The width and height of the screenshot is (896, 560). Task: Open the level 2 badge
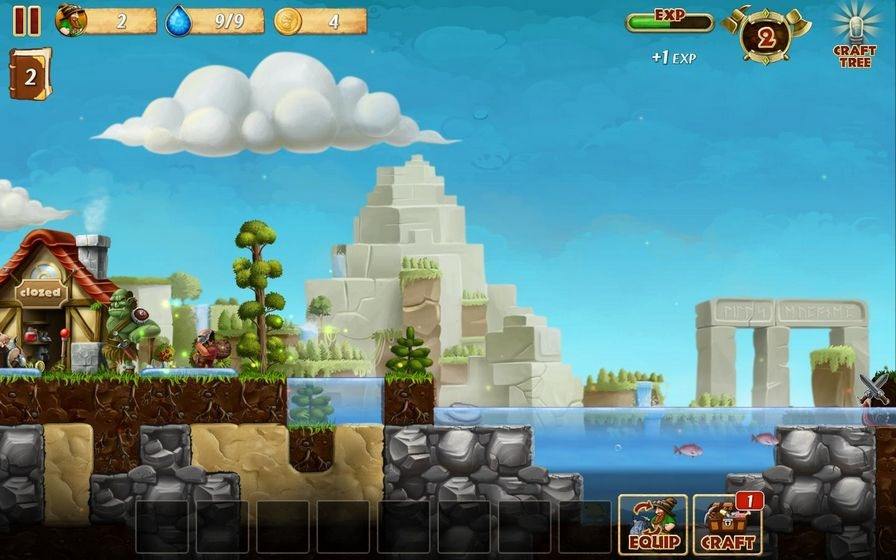766,37
